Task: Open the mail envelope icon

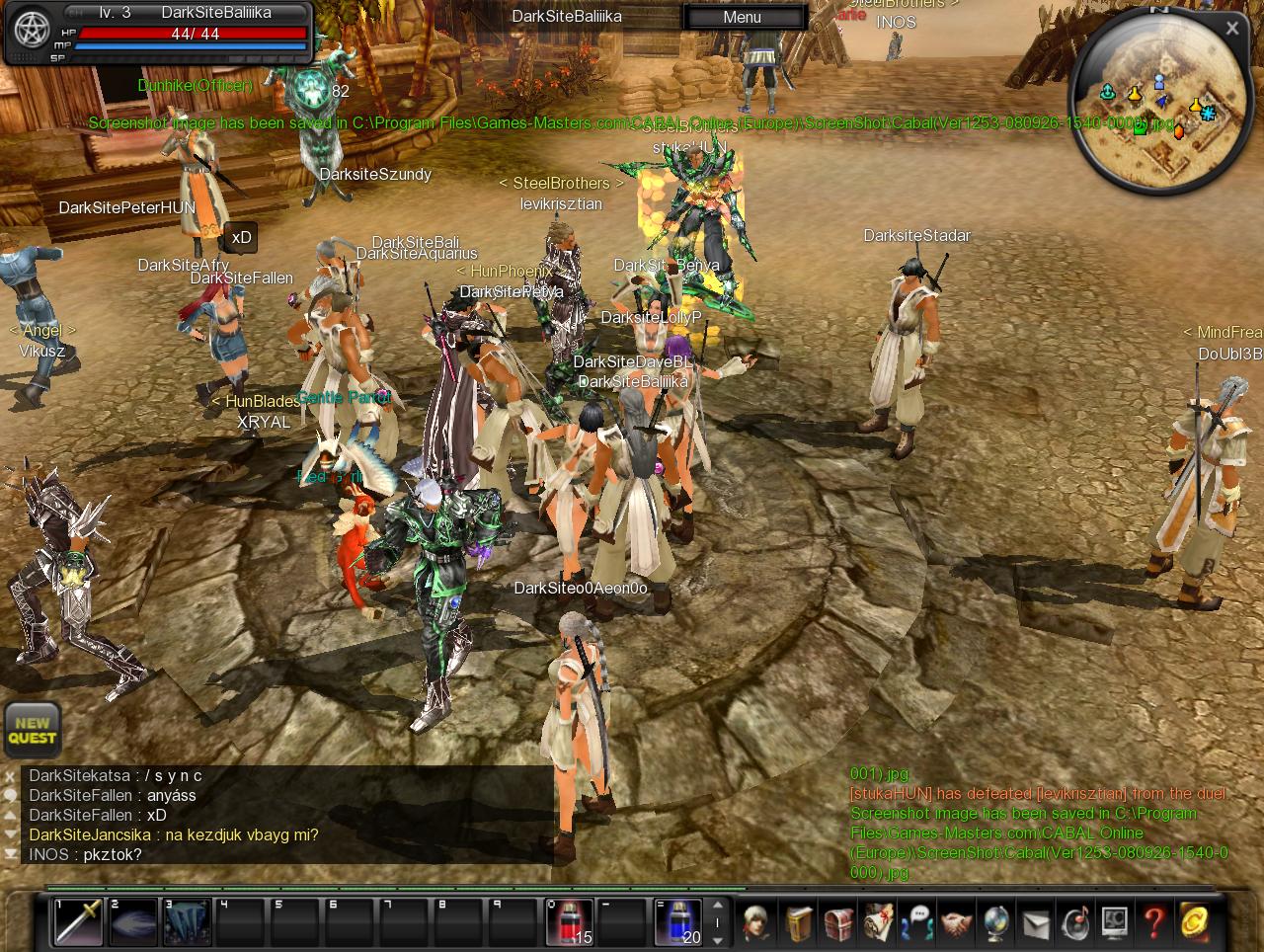Action: (1035, 923)
